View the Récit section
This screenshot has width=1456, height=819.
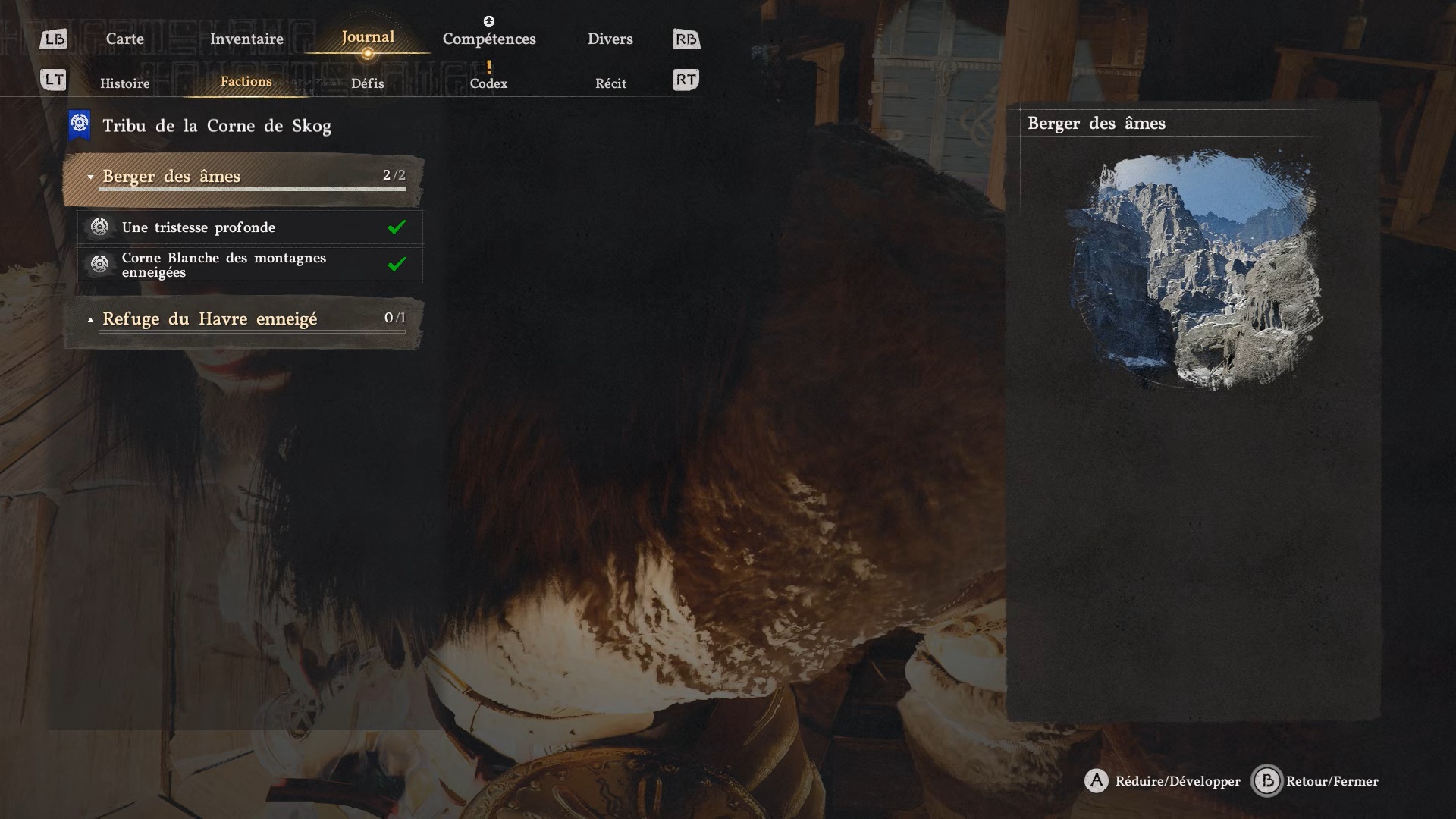[610, 83]
